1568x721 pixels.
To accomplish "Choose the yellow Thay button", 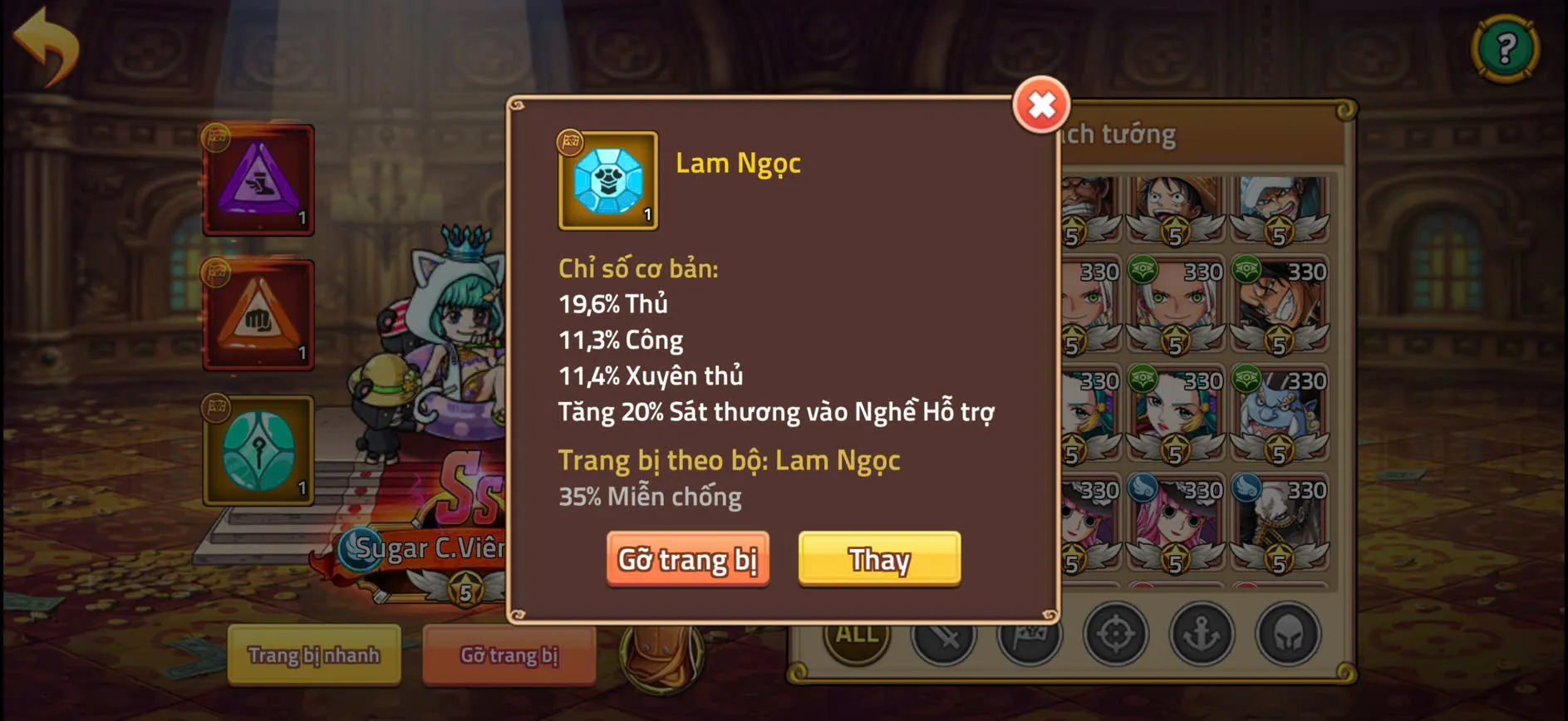I will 879,560.
